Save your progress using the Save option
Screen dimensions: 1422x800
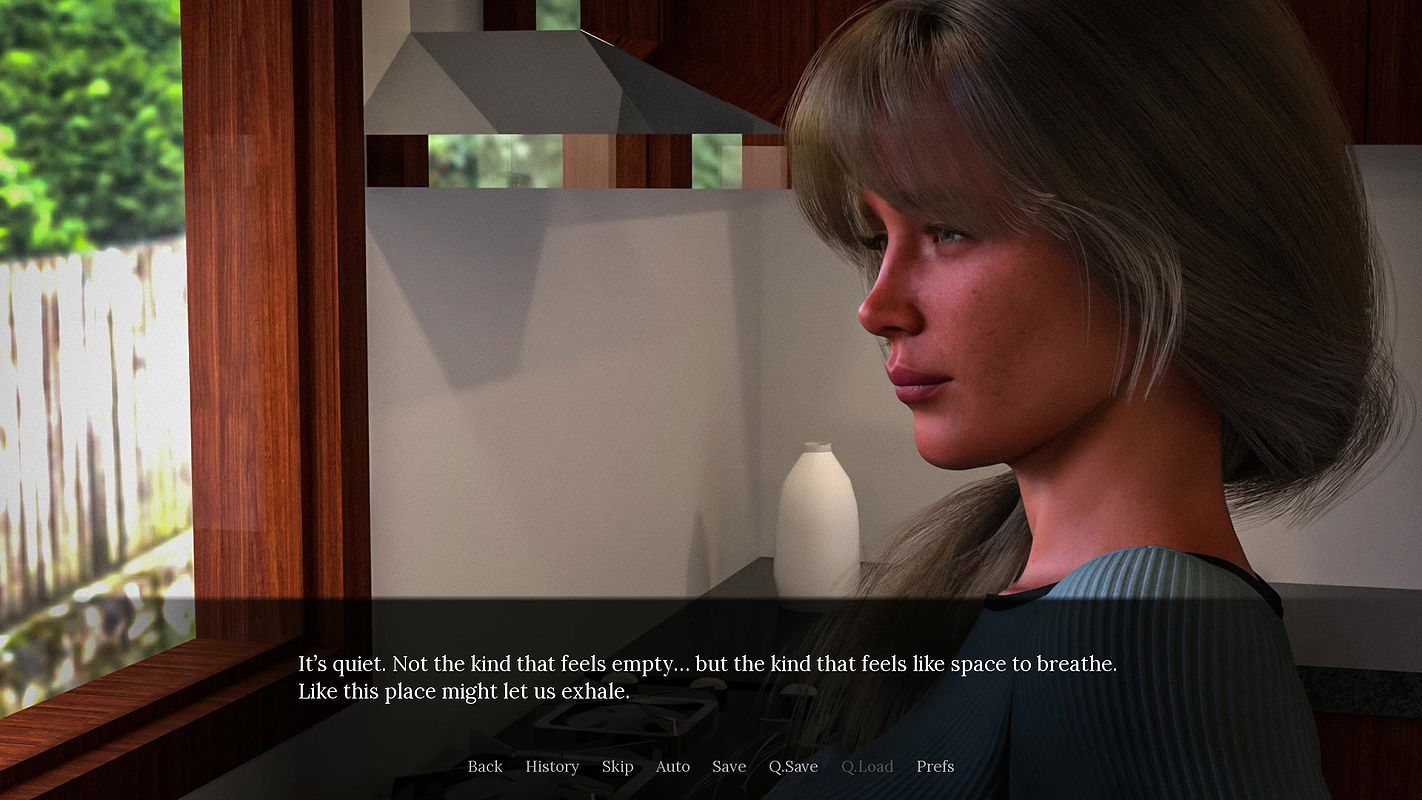729,766
